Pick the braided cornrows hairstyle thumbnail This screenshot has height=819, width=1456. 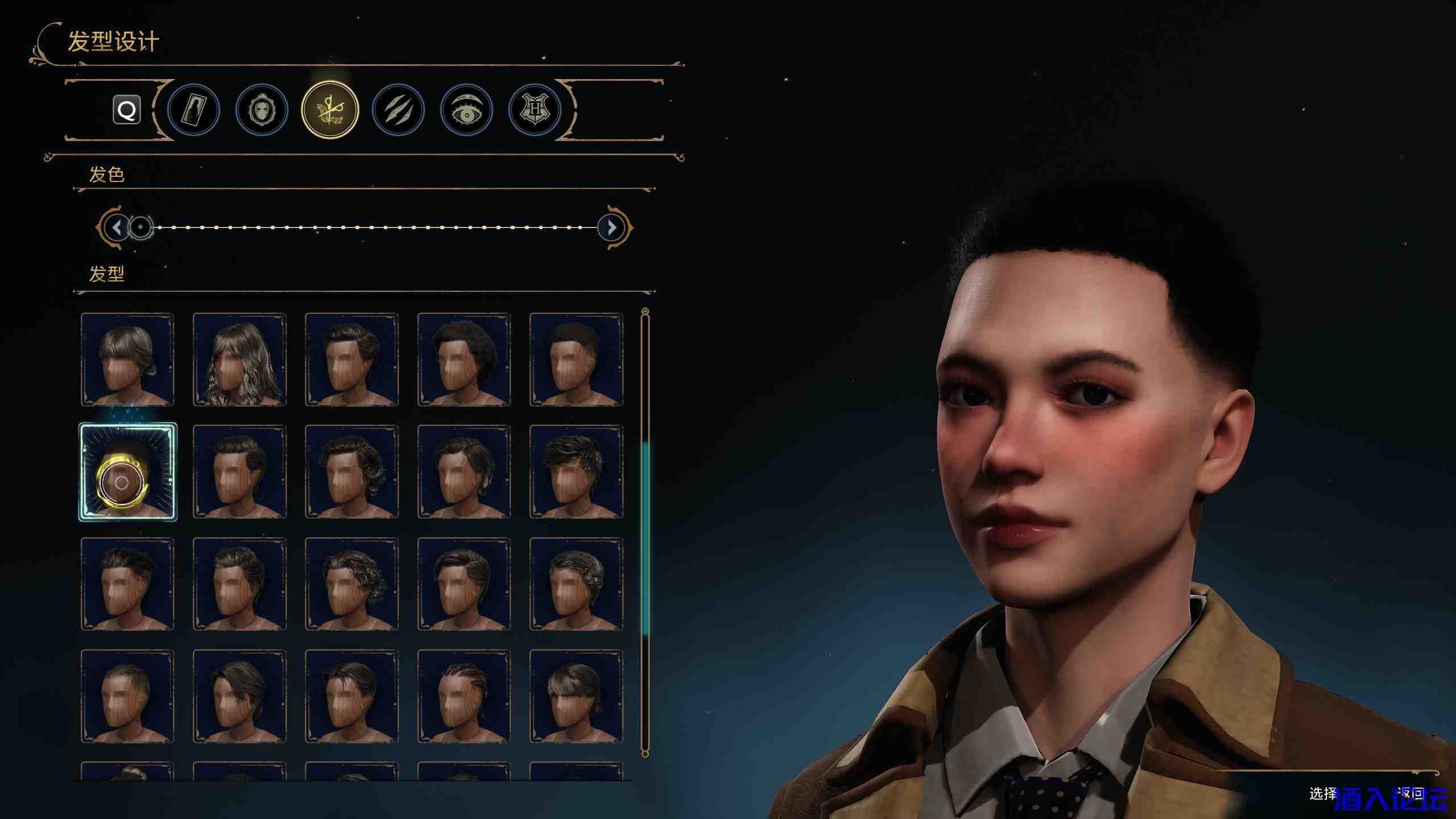click(464, 696)
